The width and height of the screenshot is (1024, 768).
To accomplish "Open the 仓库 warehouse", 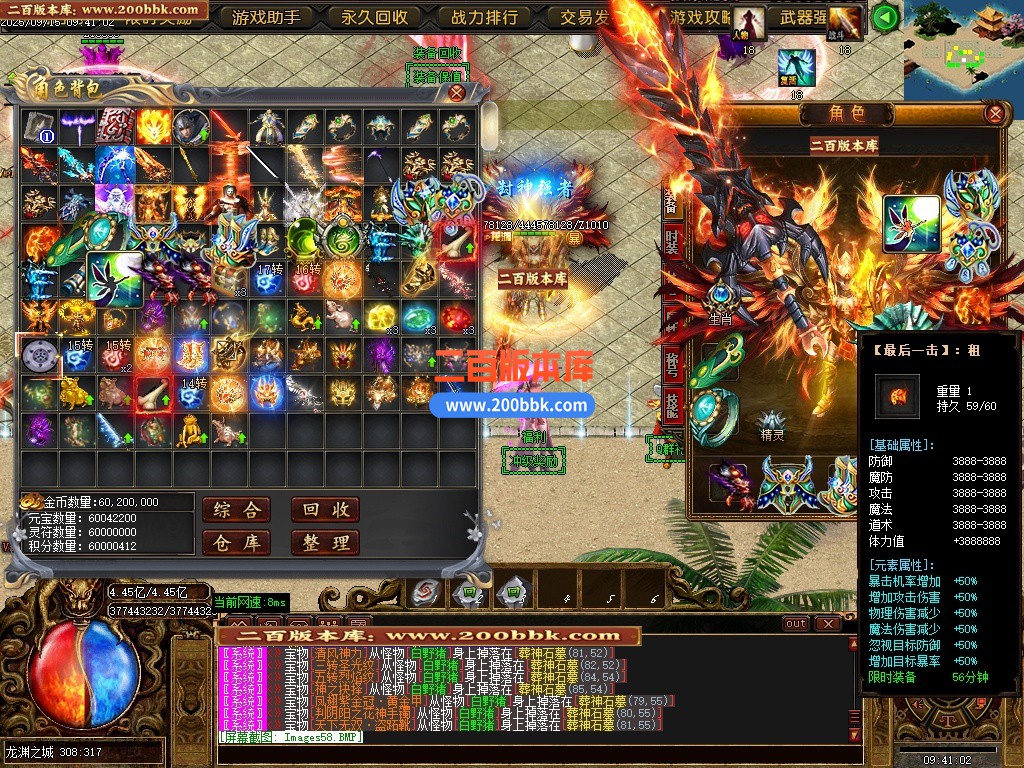I will click(x=236, y=543).
